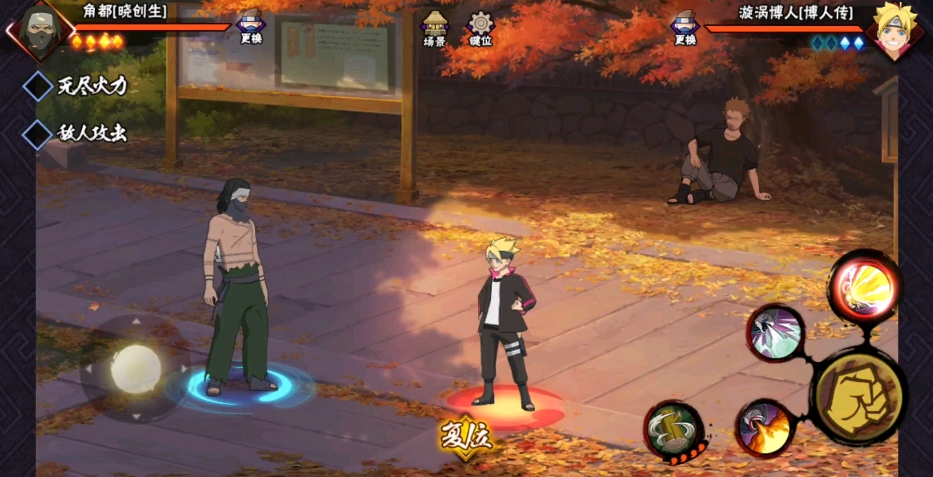
Task: Open the 键位 key layout settings
Action: pyautogui.click(x=481, y=27)
